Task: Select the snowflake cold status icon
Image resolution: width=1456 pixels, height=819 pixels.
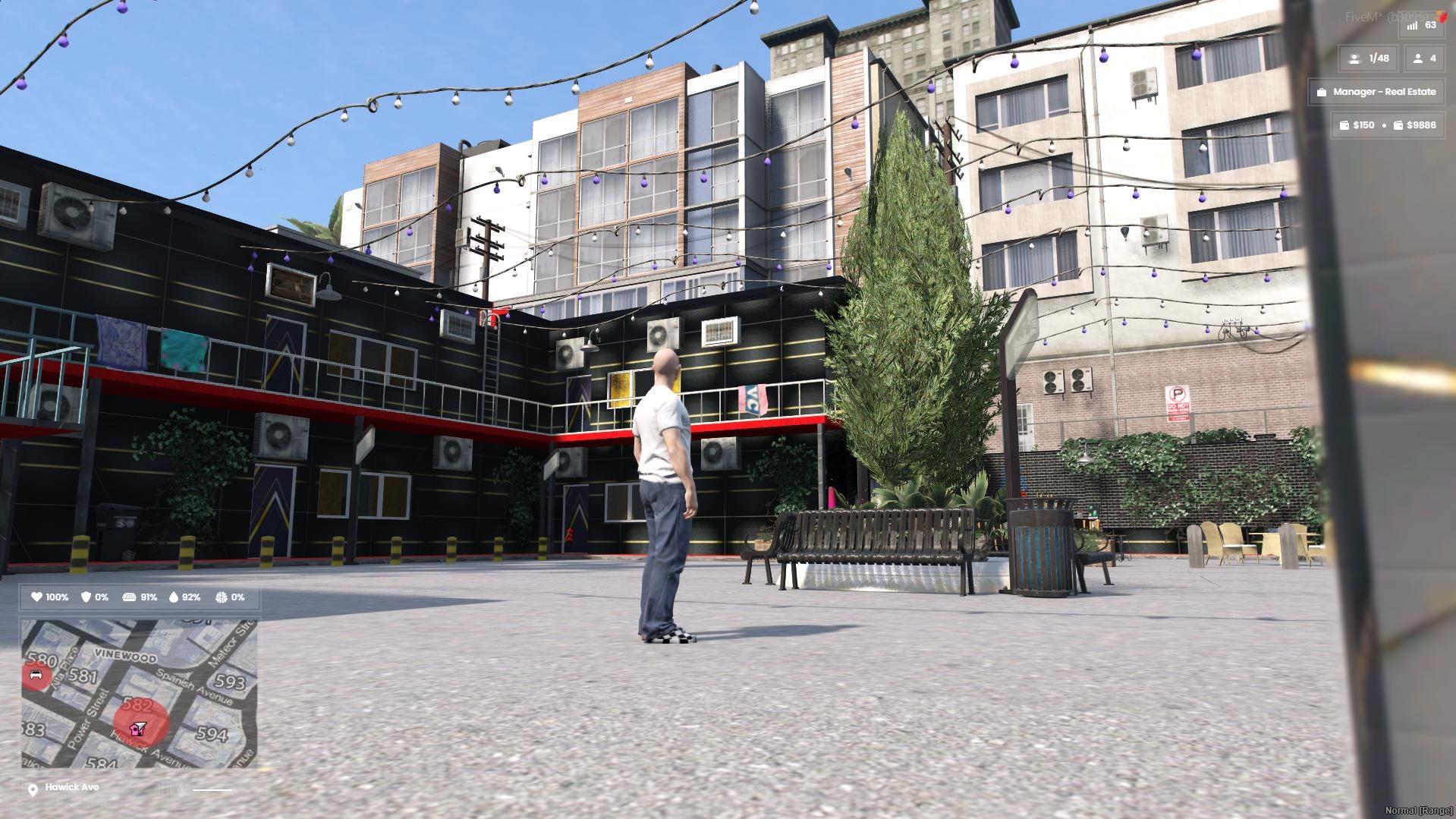Action: tap(220, 597)
